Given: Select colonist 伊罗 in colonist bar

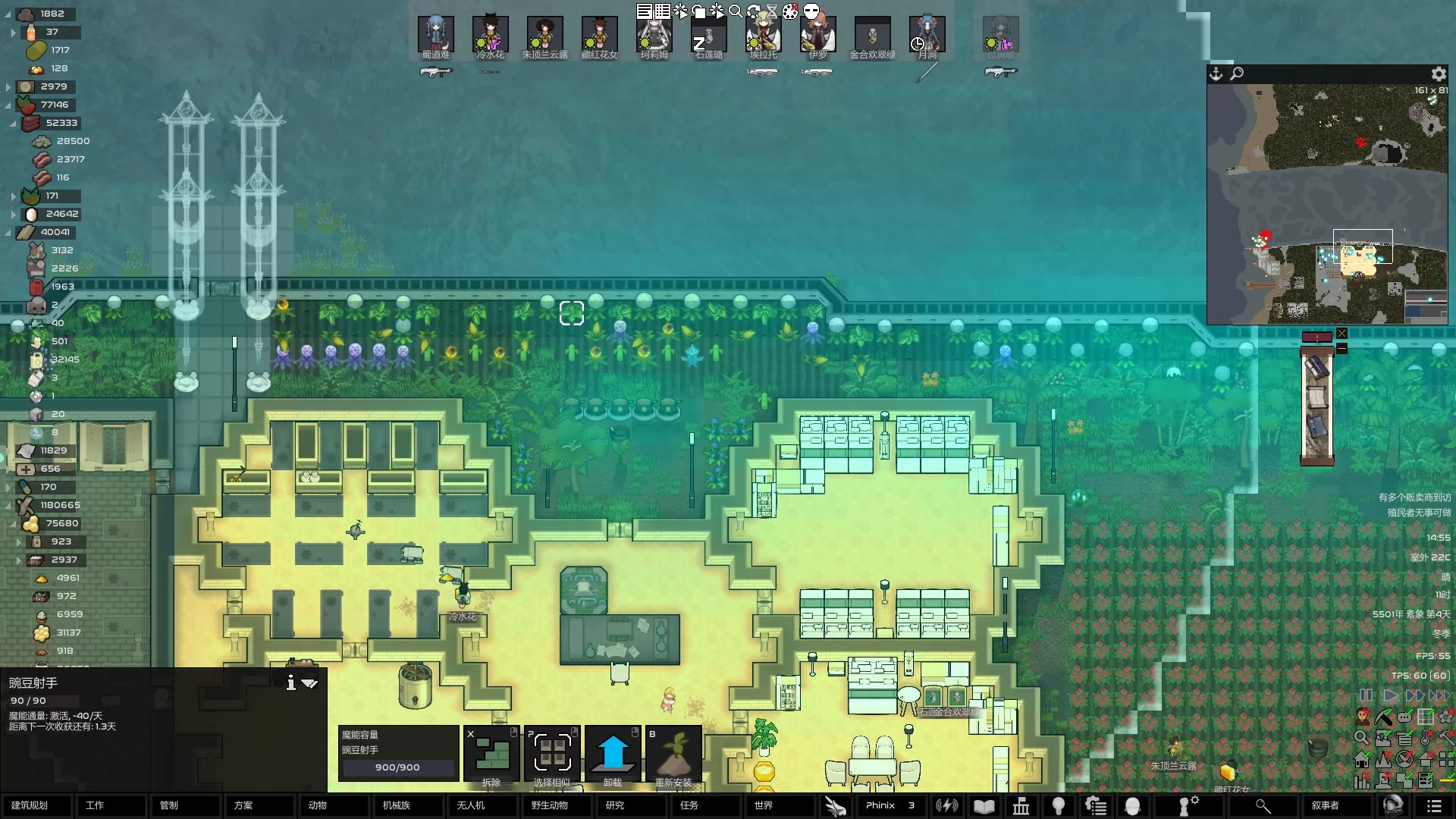Looking at the screenshot, I should point(817,36).
